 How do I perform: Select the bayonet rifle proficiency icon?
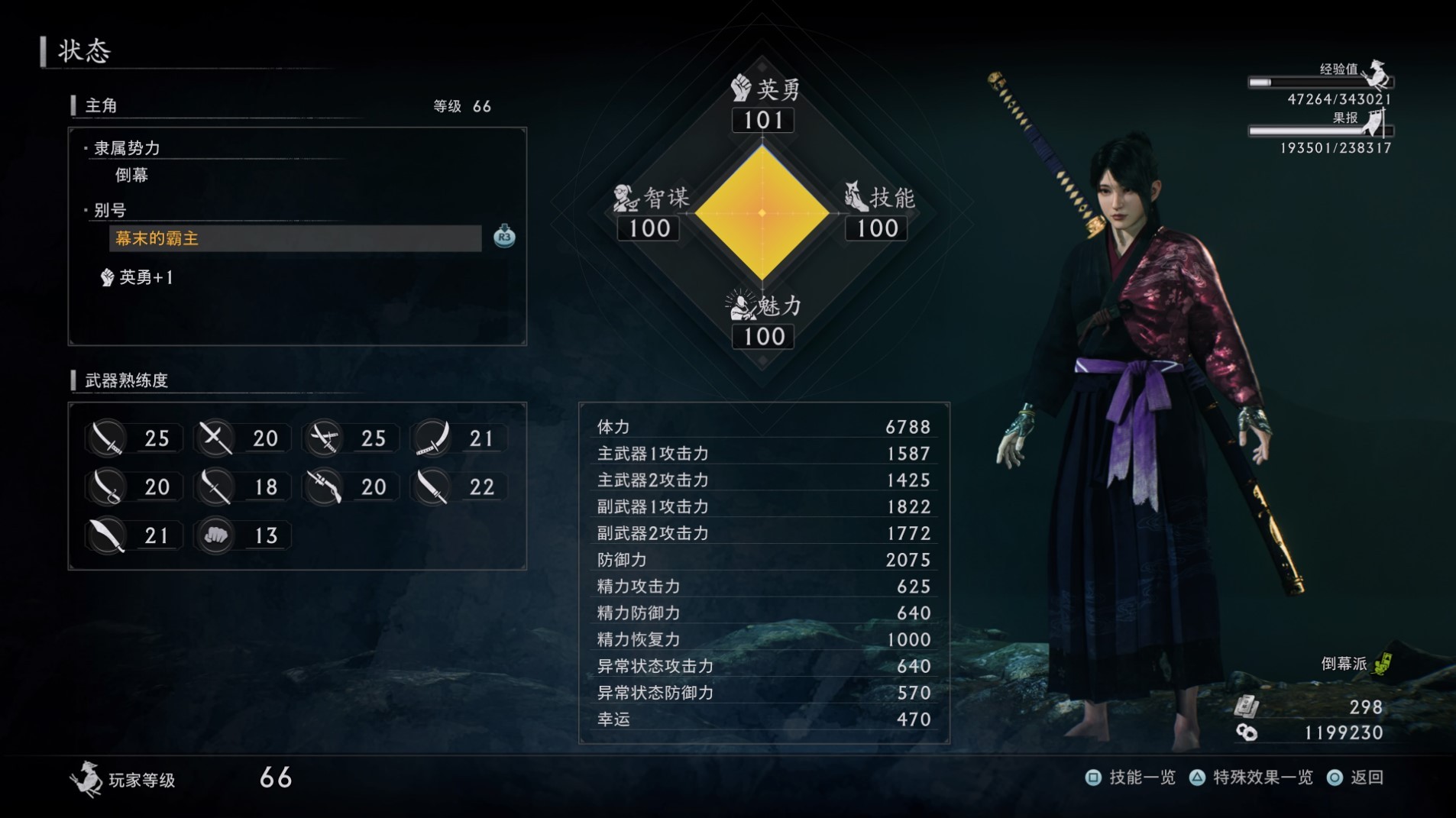point(324,487)
